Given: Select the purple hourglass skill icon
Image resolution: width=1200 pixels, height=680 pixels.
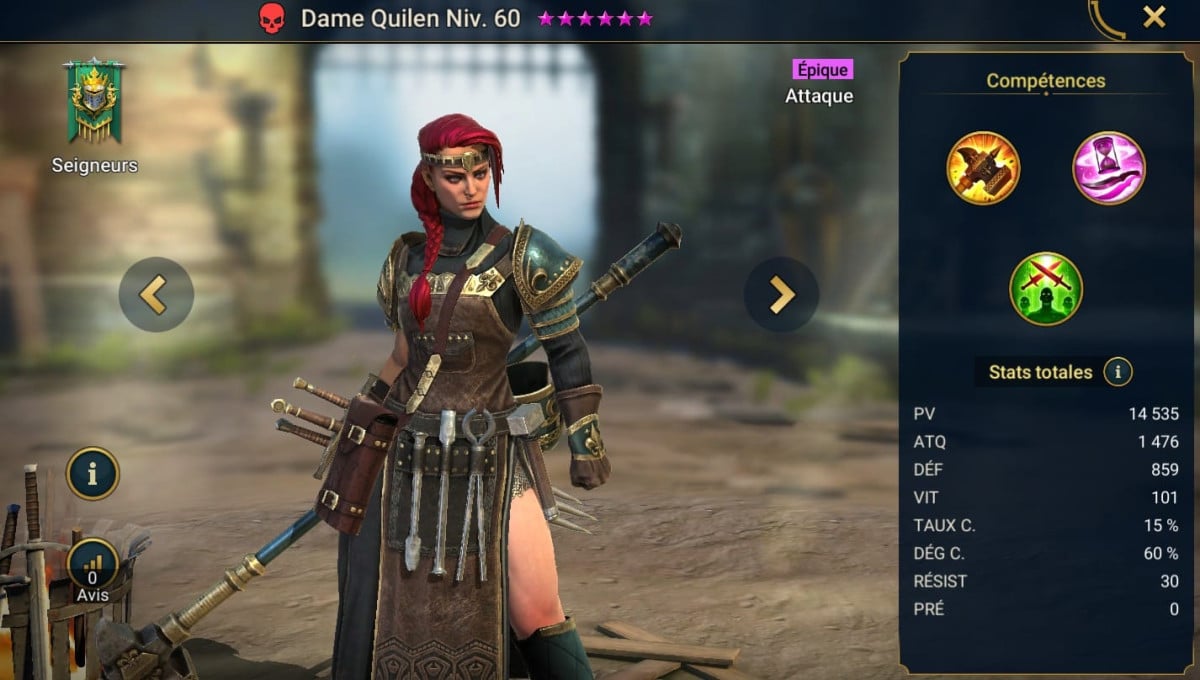Looking at the screenshot, I should coord(1109,168).
